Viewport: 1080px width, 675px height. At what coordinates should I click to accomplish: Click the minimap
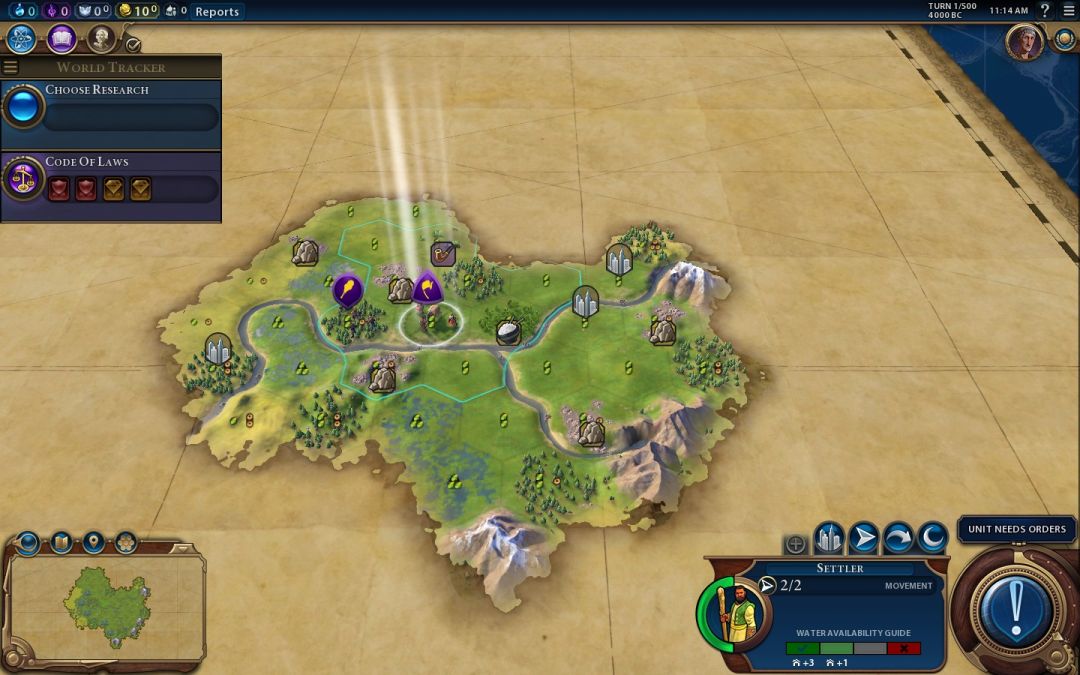(105, 606)
